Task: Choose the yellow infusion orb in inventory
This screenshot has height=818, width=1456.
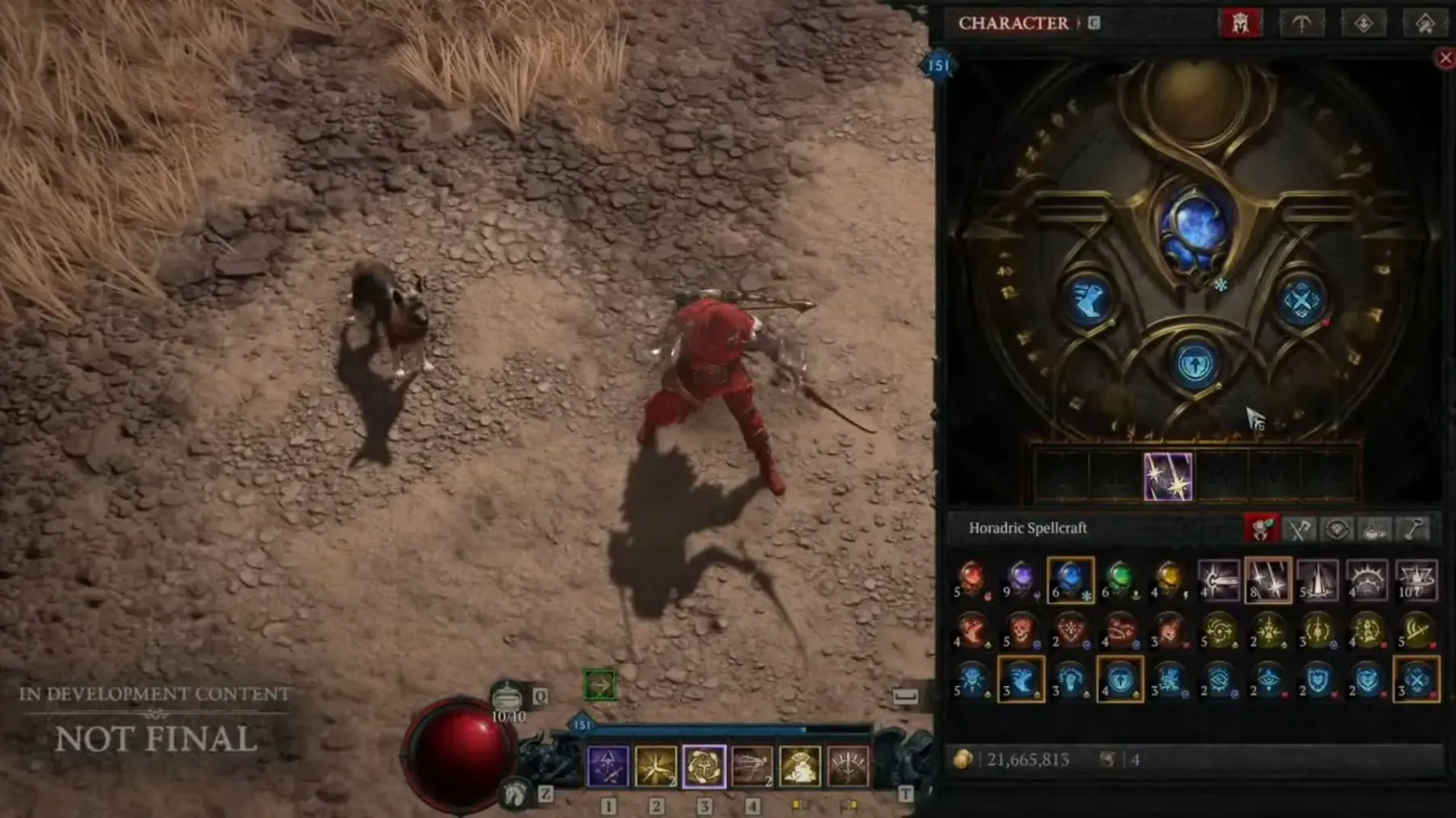Action: click(1168, 579)
